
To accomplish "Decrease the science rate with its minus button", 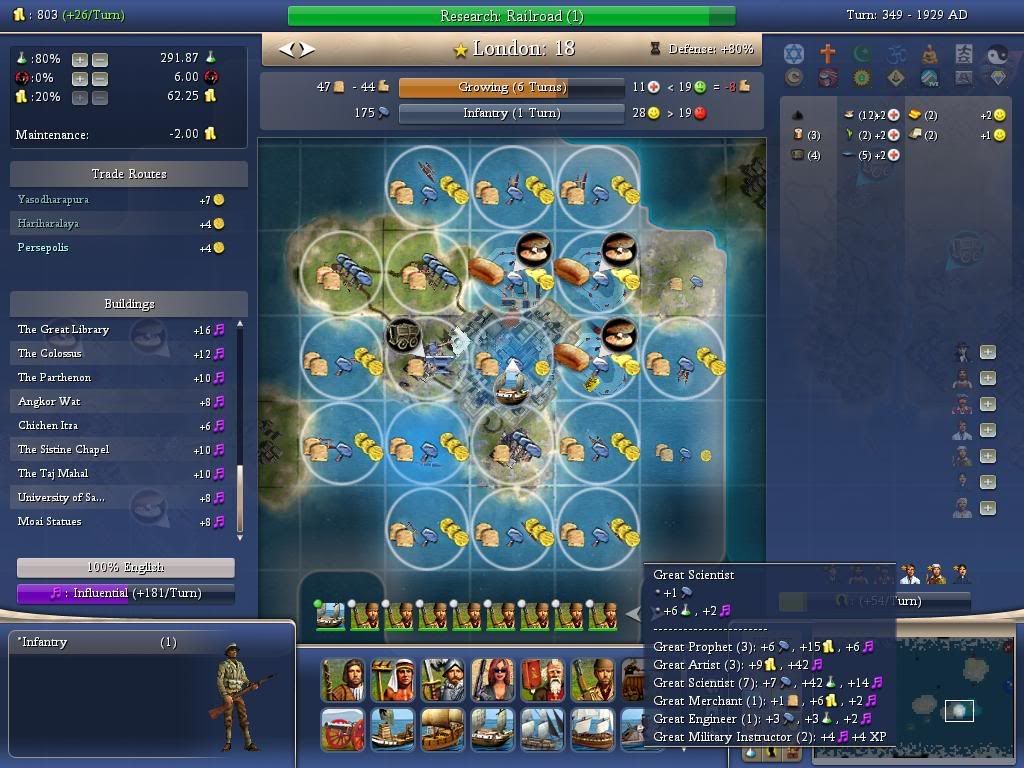I will (x=100, y=59).
